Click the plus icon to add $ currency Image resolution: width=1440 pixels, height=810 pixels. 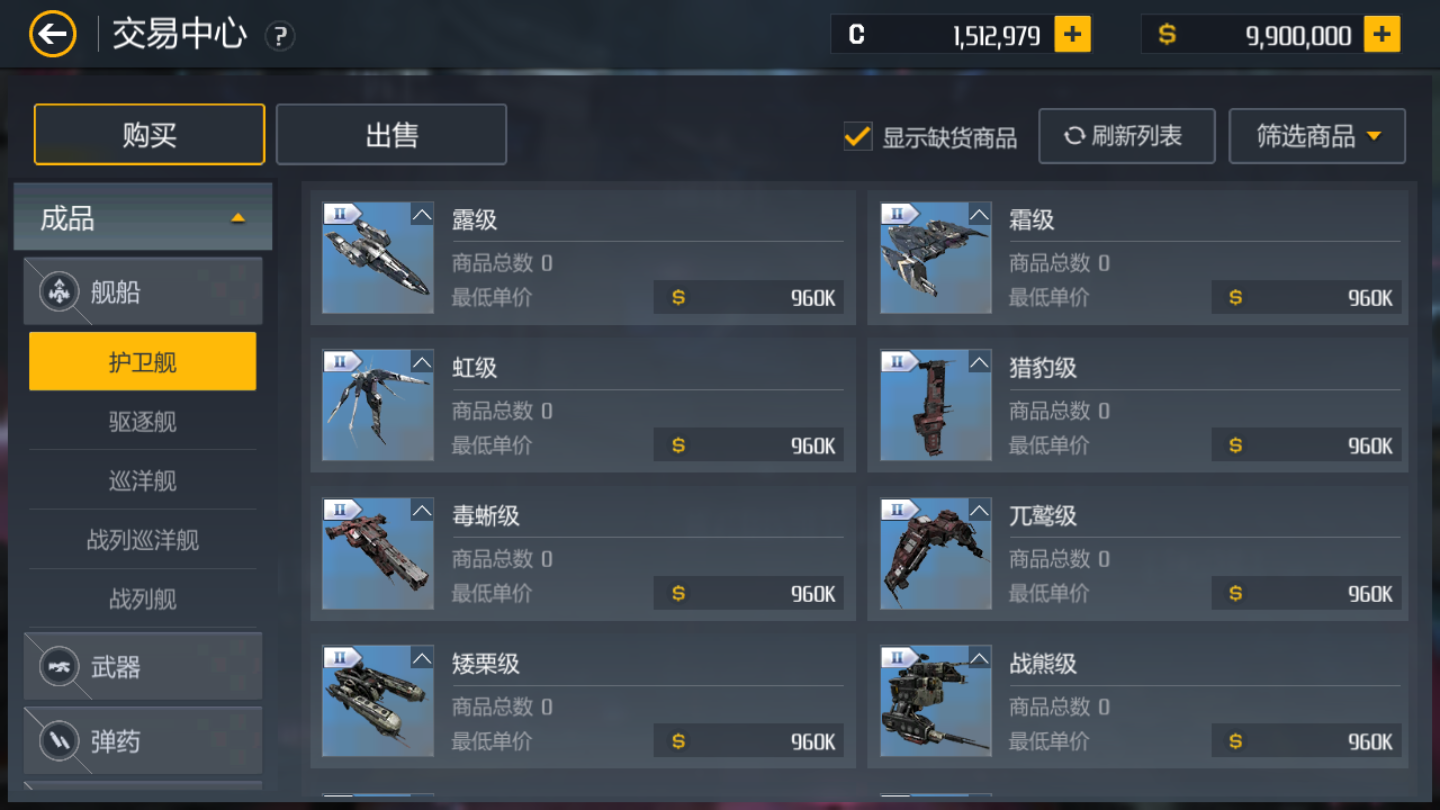click(x=1381, y=33)
